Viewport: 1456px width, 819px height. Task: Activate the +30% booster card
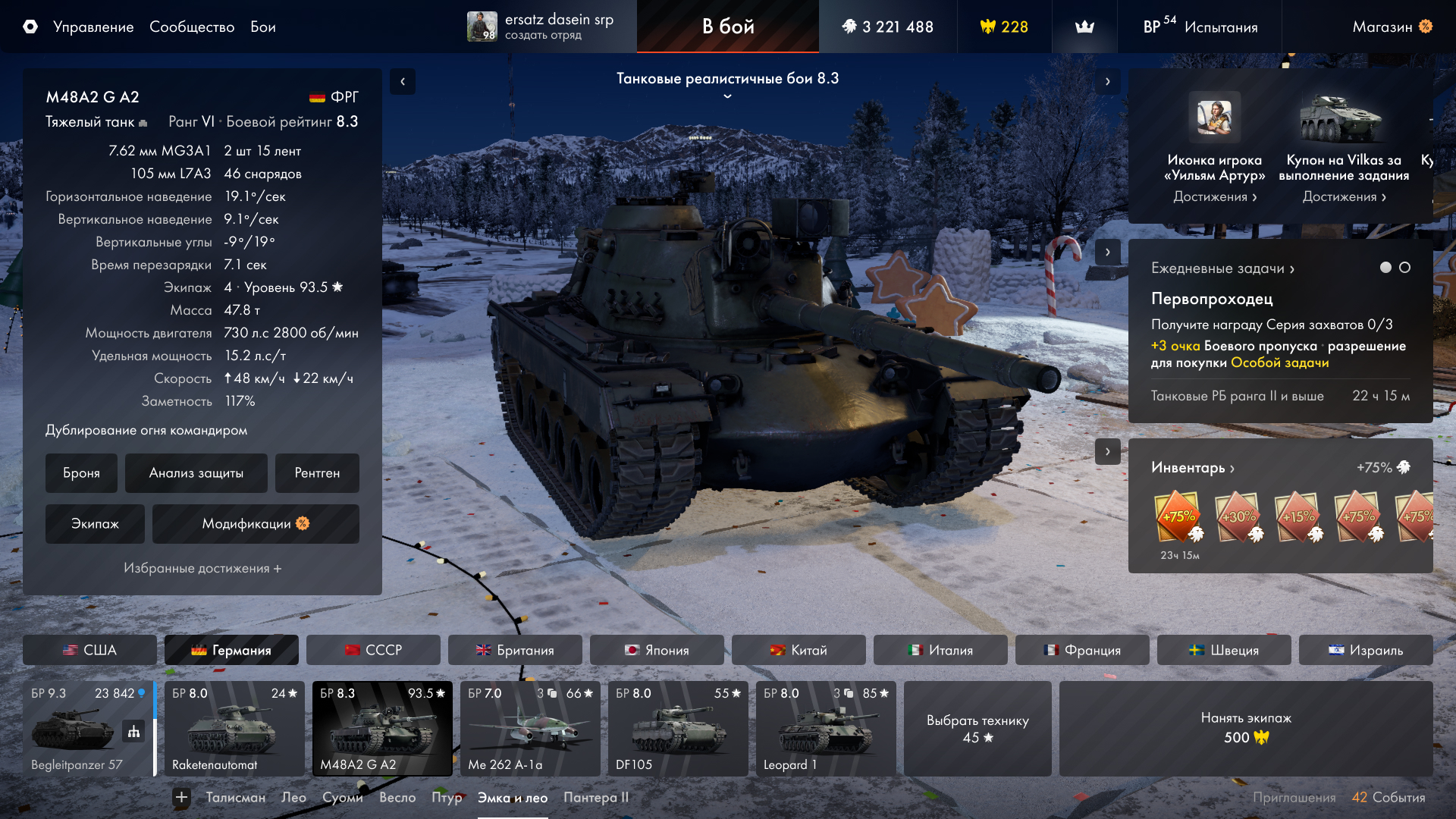click(x=1238, y=517)
